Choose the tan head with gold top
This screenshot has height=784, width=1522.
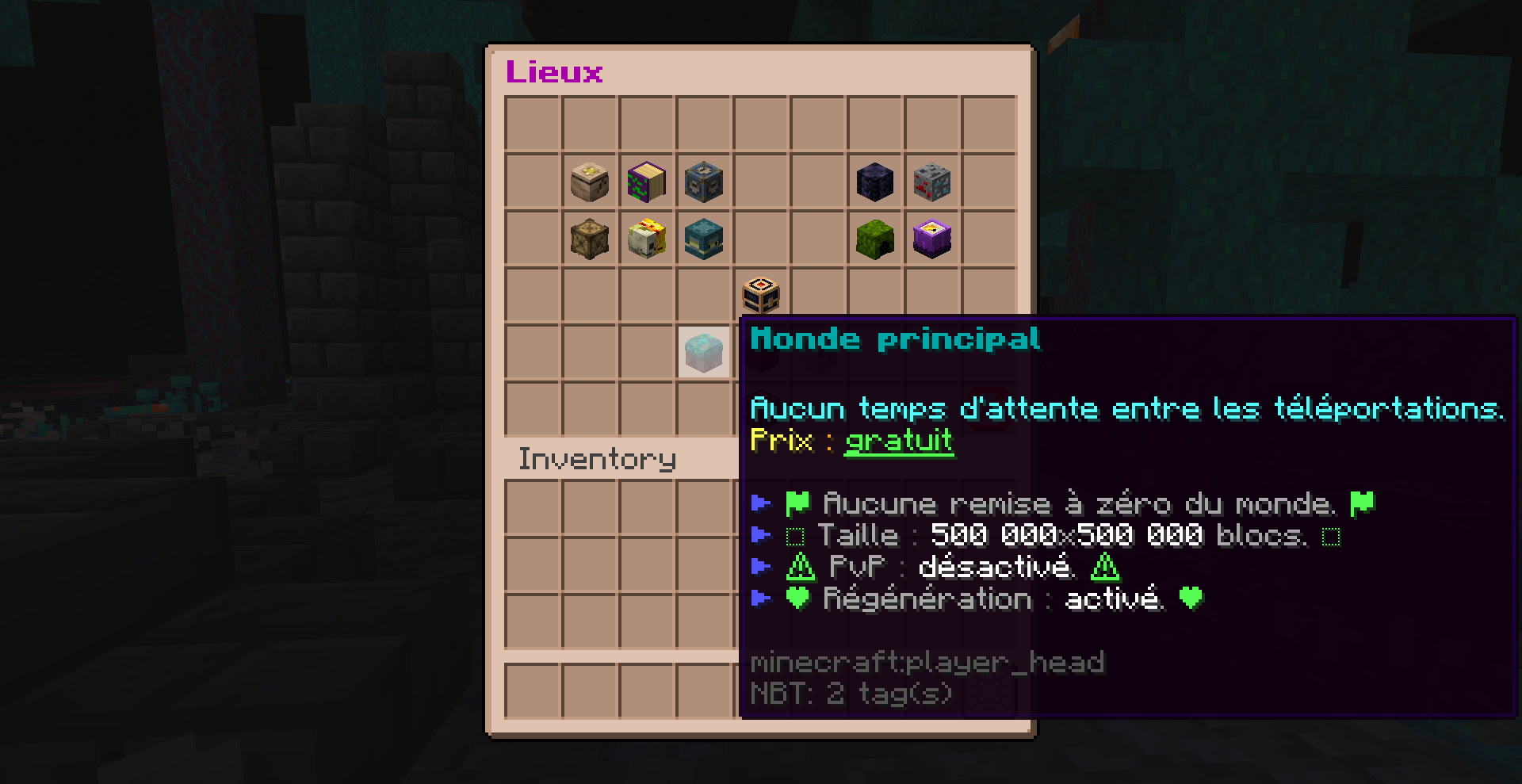tap(589, 182)
